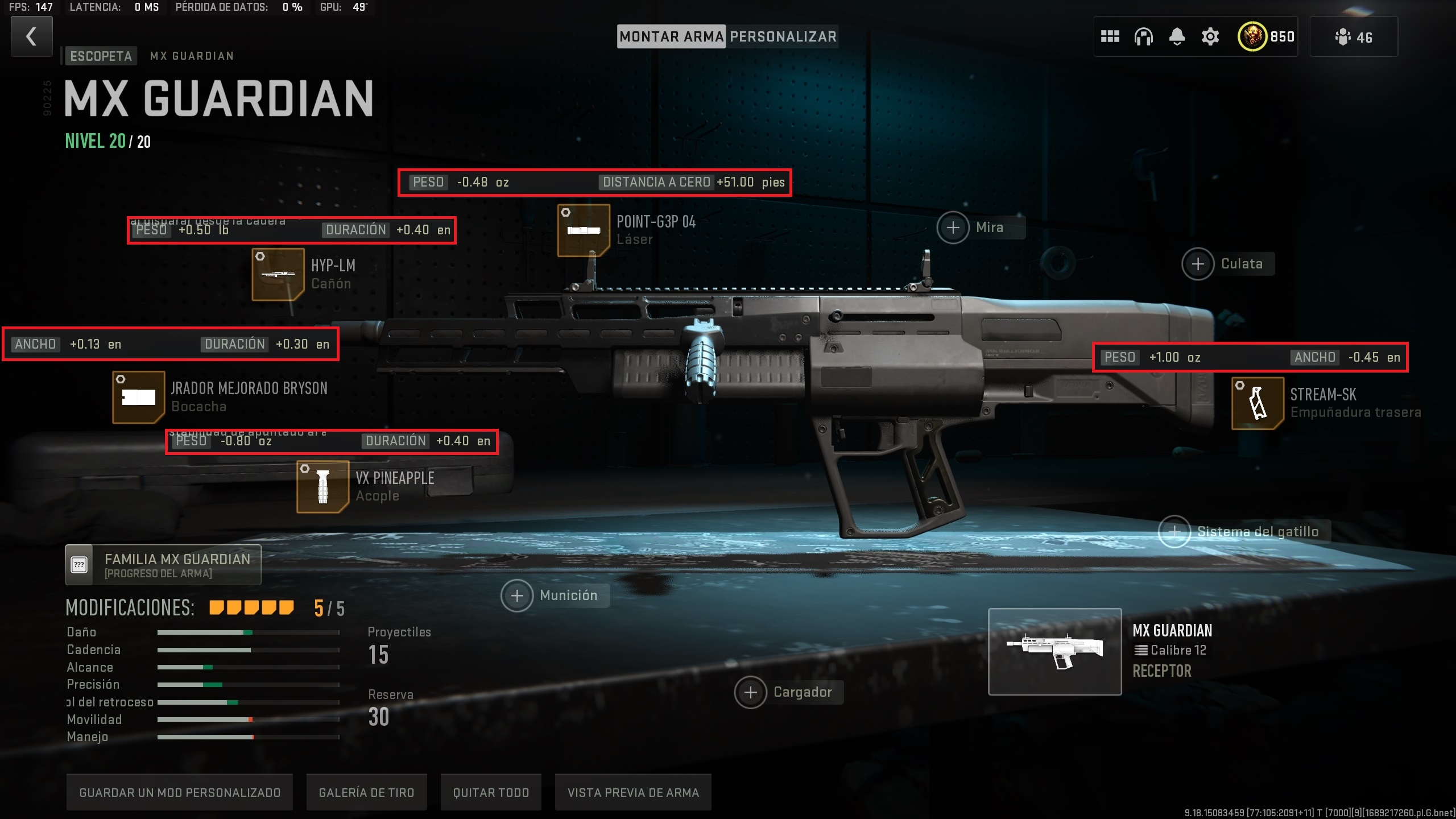Open the Galería de Tiro firing range
Viewport: 1456px width, 819px height.
click(367, 792)
